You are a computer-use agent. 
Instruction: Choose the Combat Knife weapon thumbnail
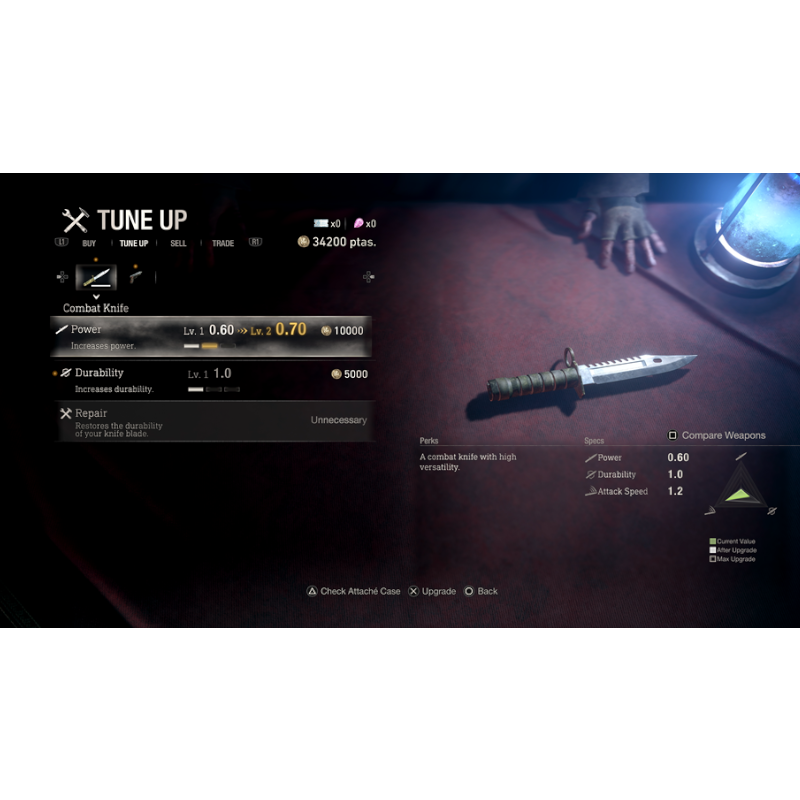point(96,277)
